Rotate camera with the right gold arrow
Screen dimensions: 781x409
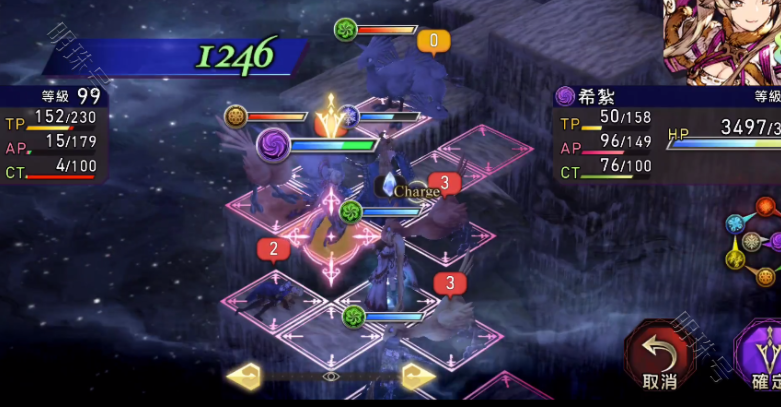click(418, 376)
